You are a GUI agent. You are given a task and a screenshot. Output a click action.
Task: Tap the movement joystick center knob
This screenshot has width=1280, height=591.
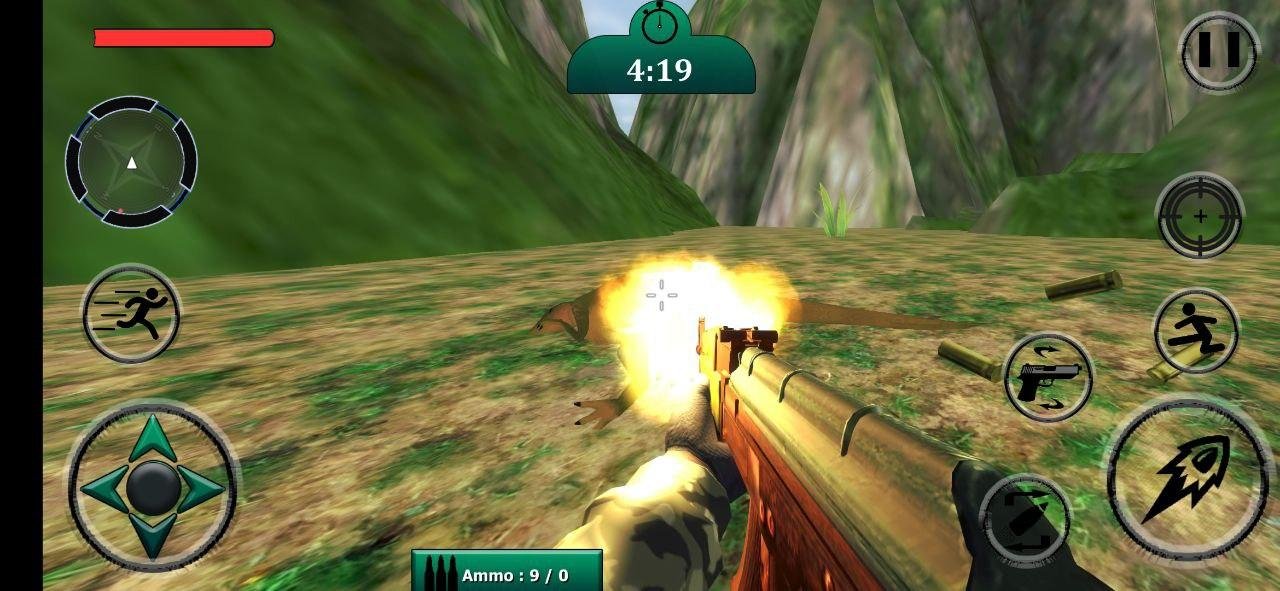point(153,487)
